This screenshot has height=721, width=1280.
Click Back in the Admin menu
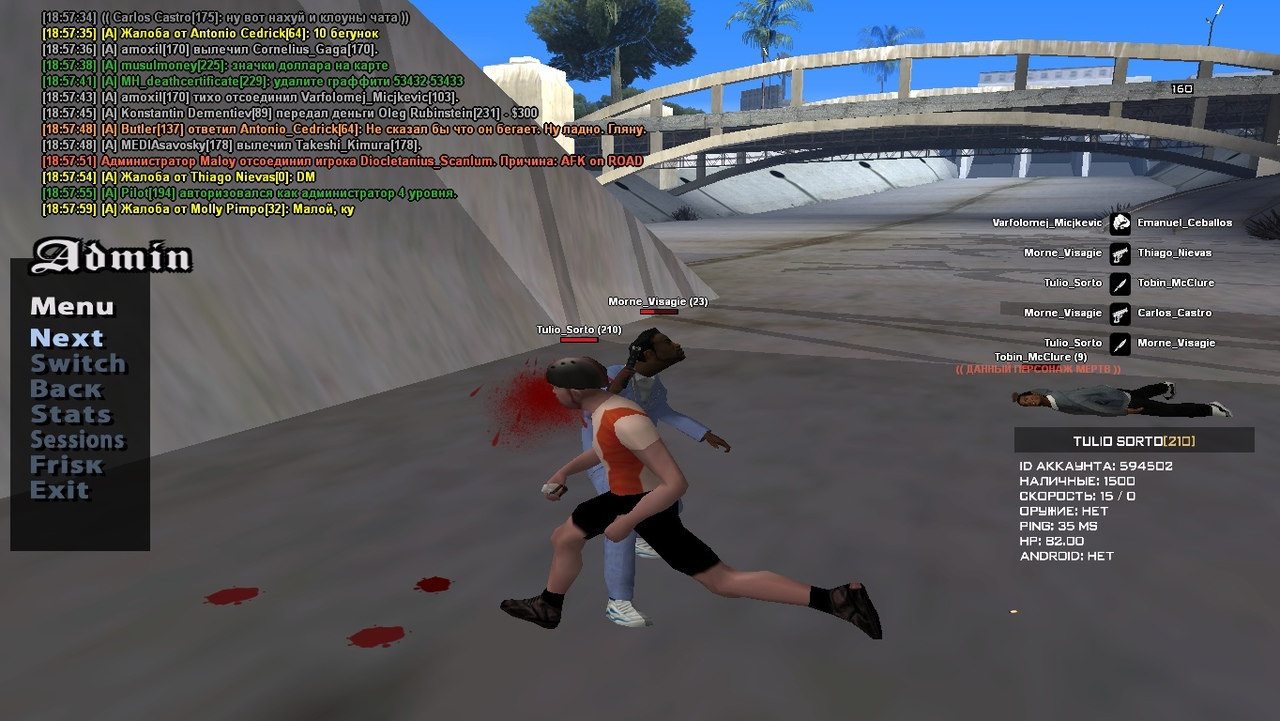(x=66, y=389)
